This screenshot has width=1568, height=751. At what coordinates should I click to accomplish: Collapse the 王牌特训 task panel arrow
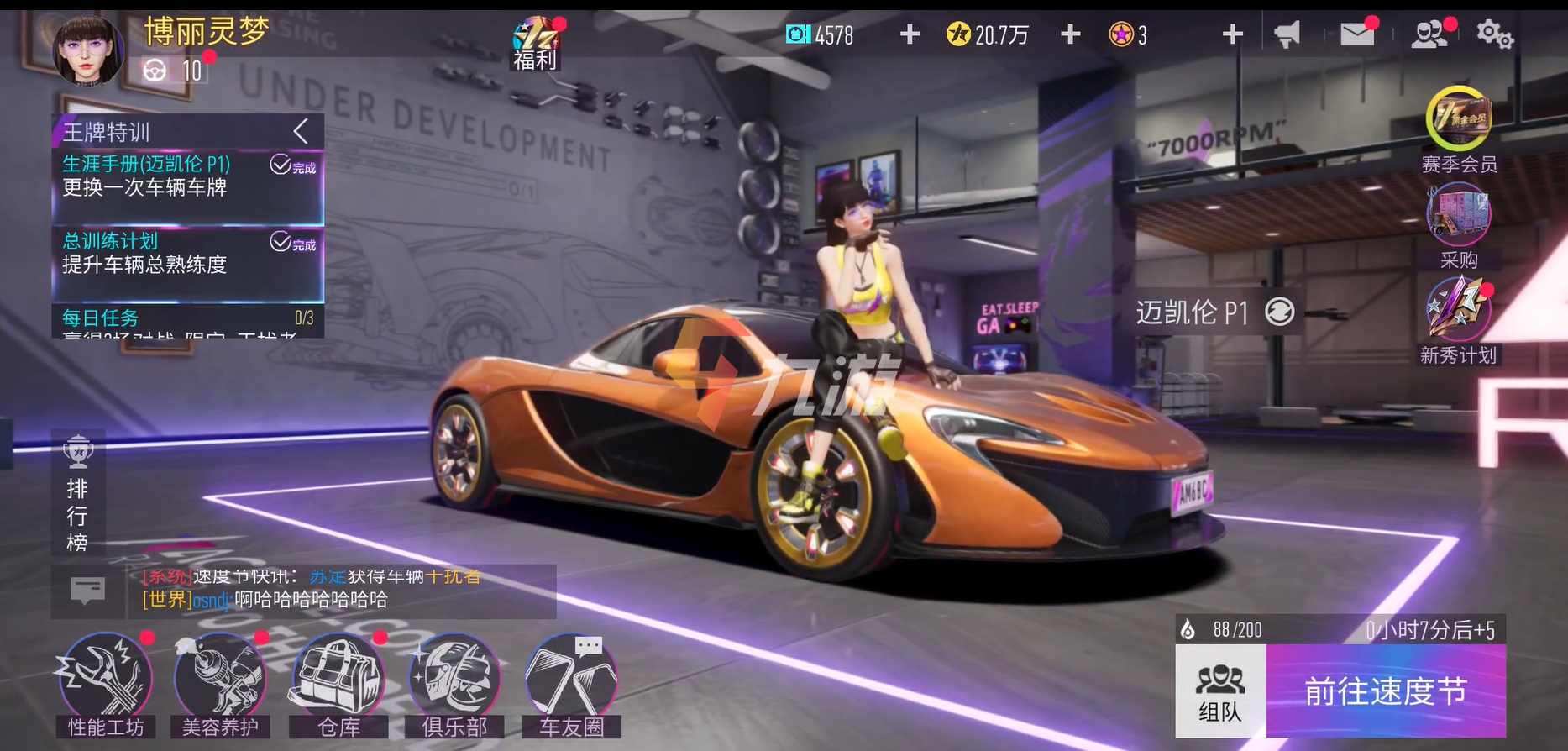click(x=302, y=131)
